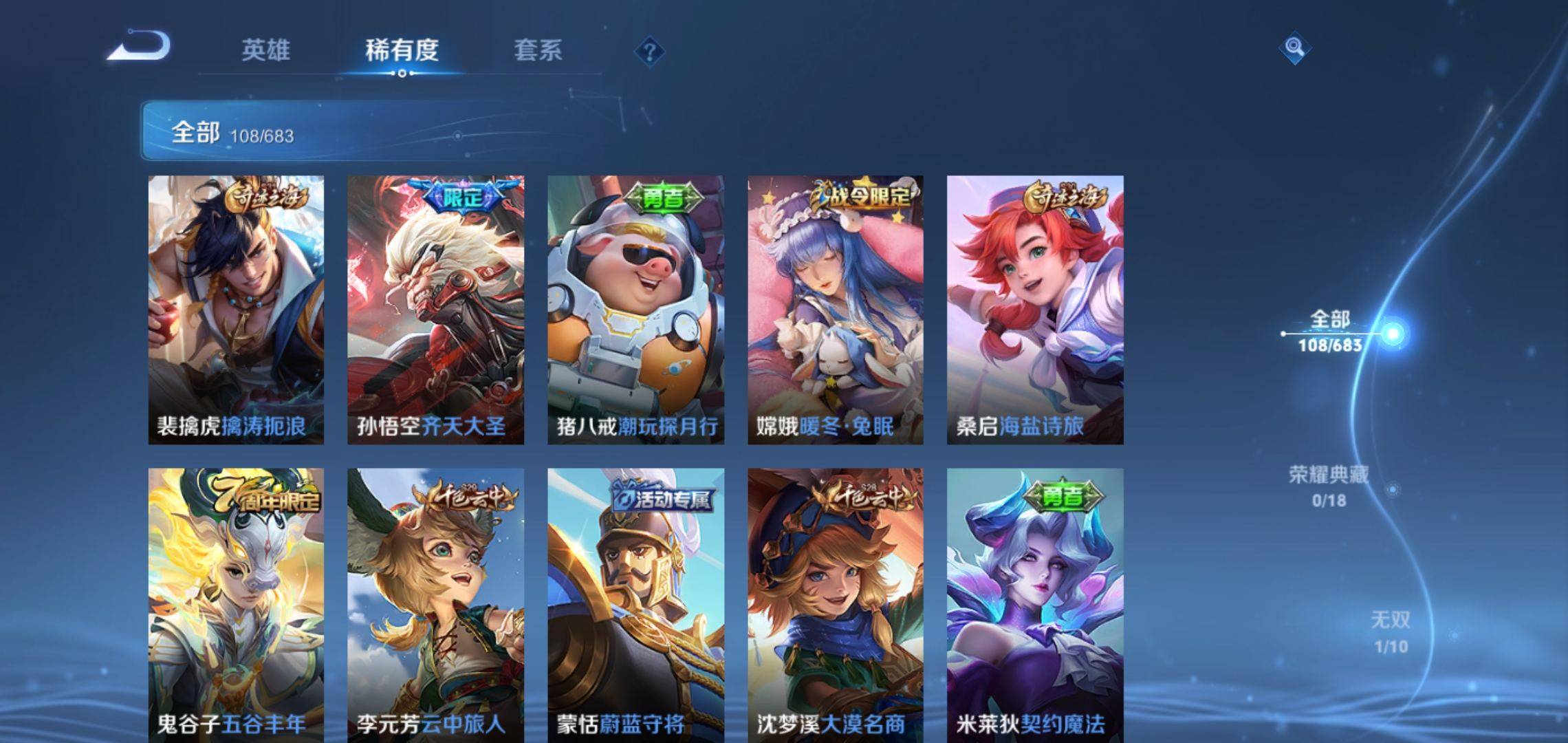
Task: Choose the 蒙恬 蔚蓝守将 skin card
Action: click(635, 605)
